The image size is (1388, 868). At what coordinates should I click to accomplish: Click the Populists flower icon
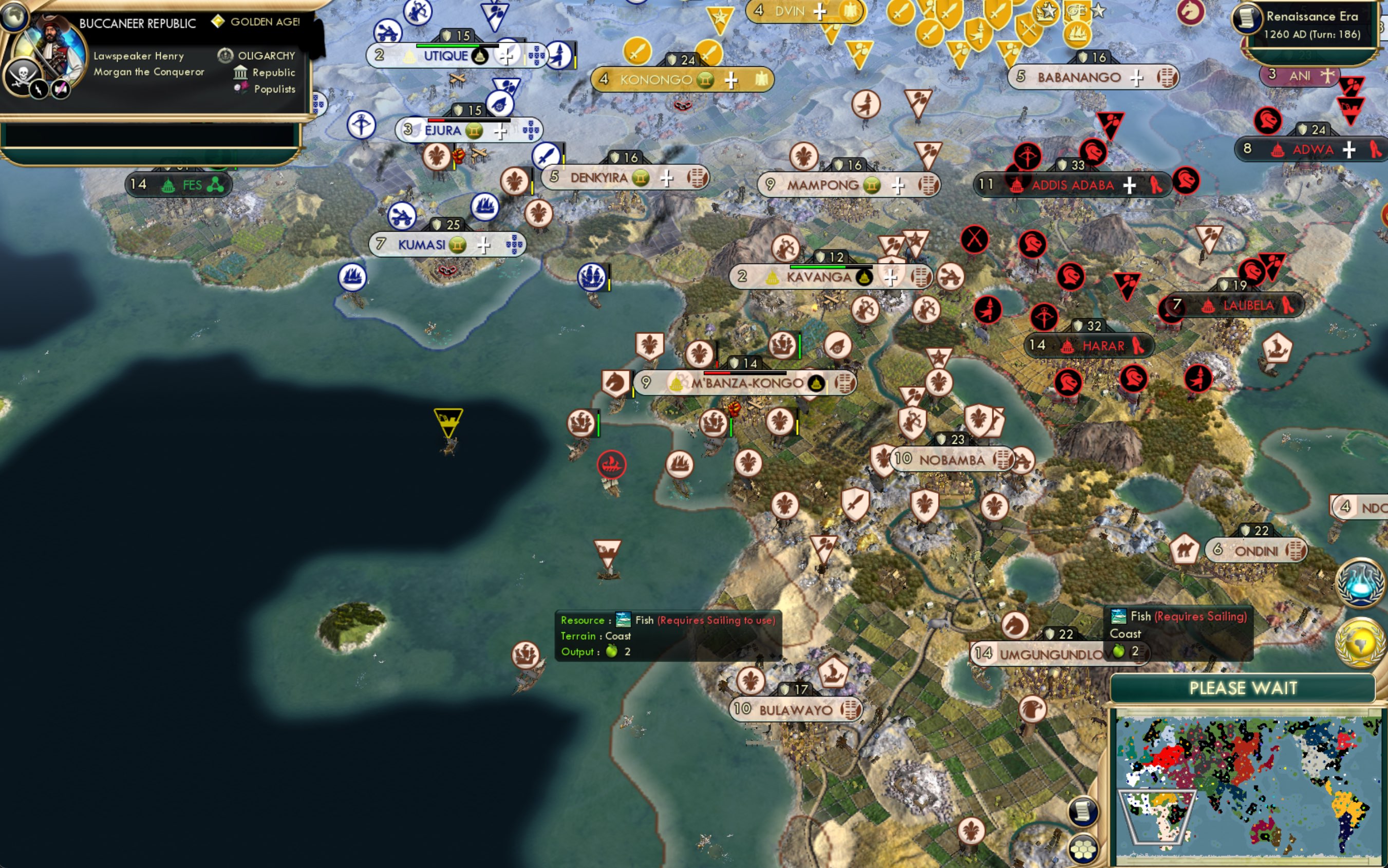(243, 89)
